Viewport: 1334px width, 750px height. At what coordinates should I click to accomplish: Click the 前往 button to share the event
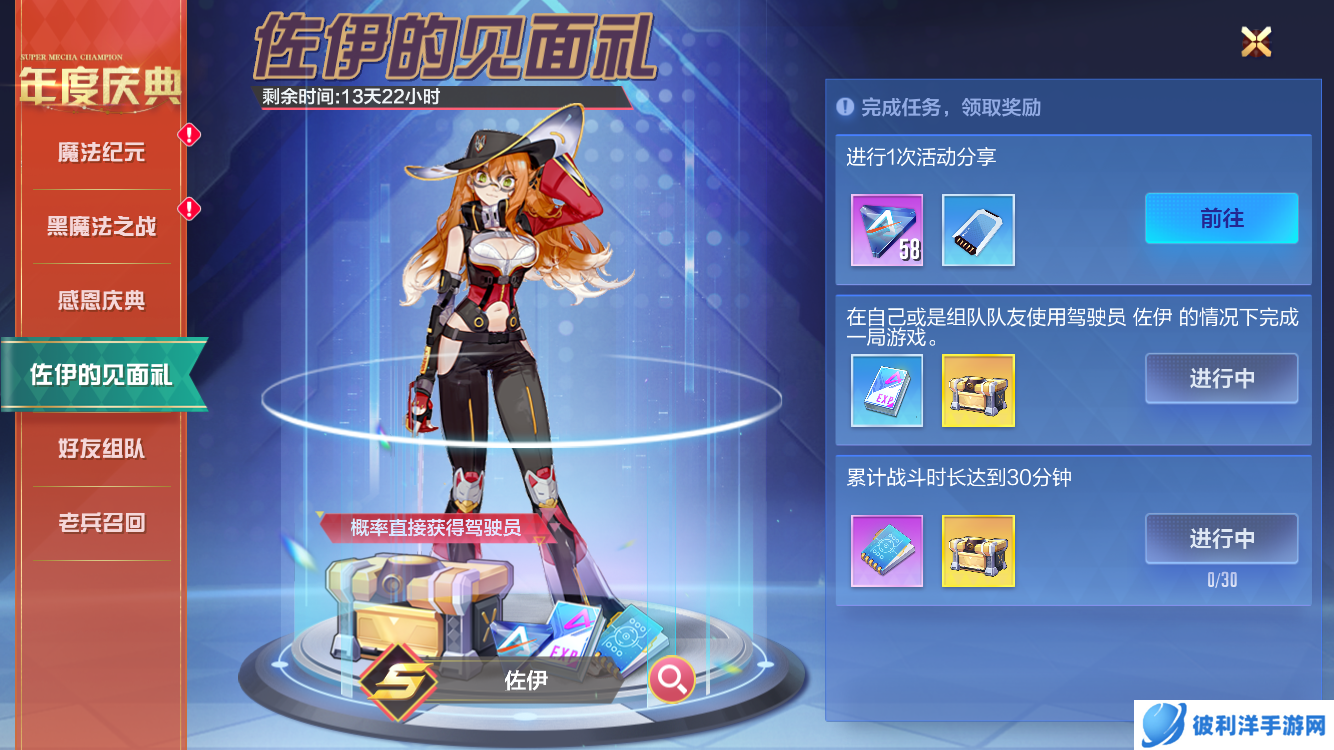pyautogui.click(x=1221, y=218)
